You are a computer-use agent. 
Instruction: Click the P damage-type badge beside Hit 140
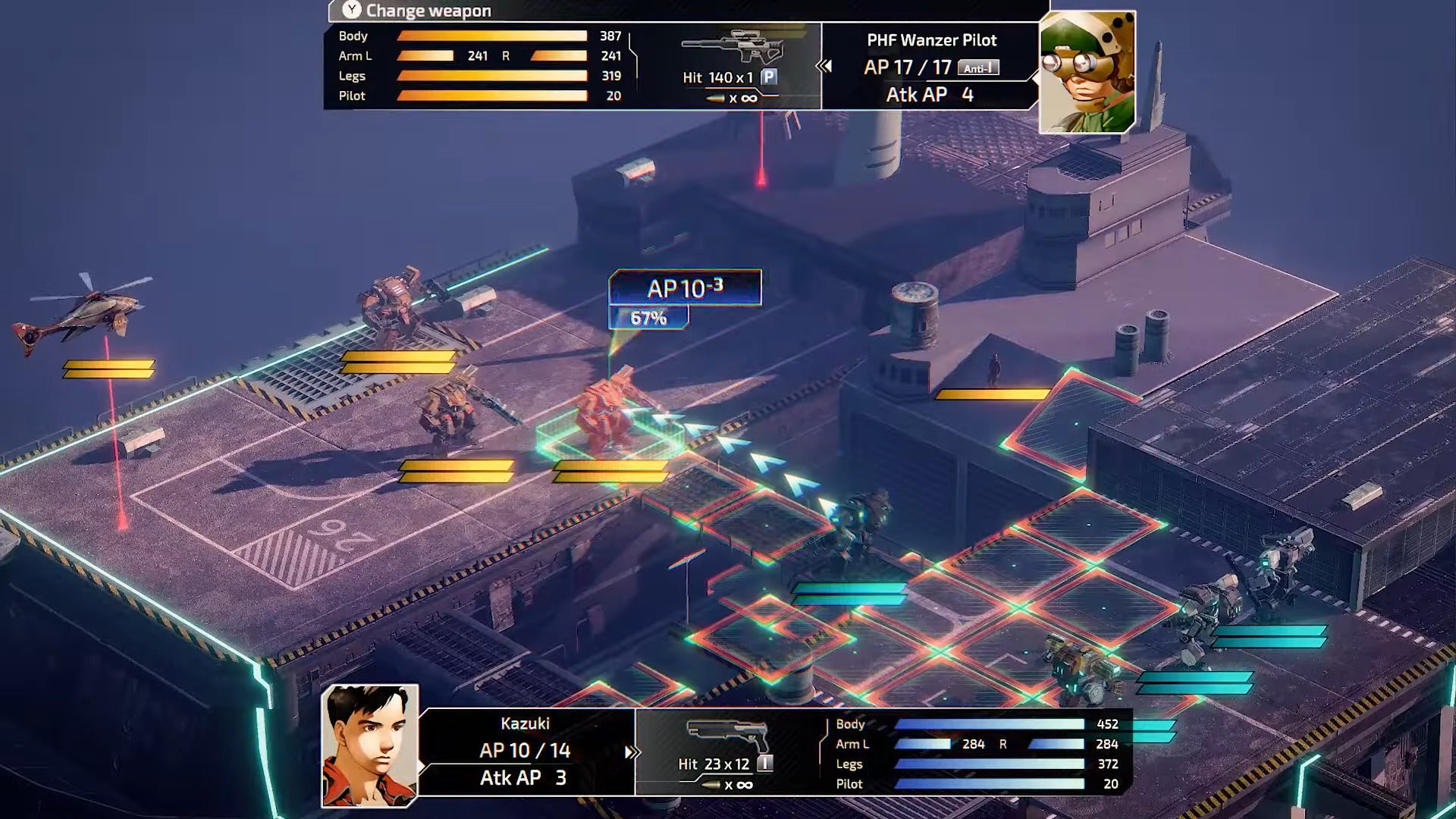pyautogui.click(x=767, y=76)
